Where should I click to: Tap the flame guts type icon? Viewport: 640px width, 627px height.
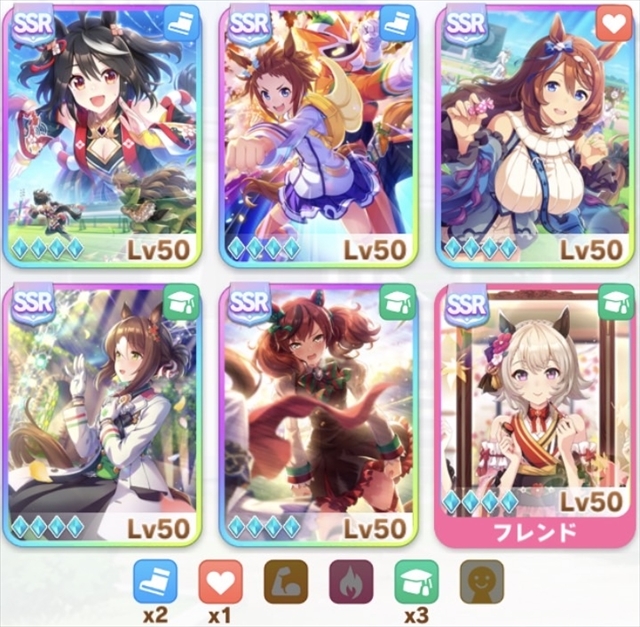[351, 580]
